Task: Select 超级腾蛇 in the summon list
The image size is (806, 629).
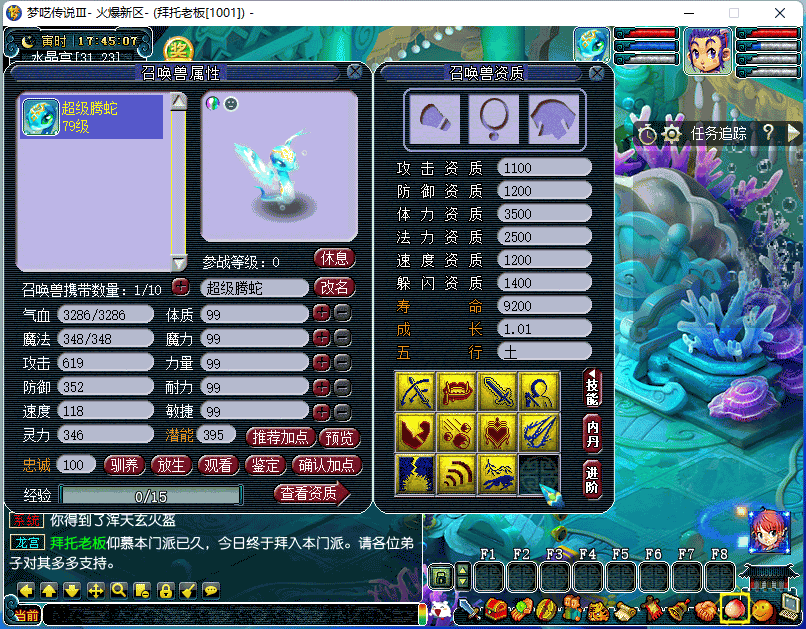Action: 91,117
